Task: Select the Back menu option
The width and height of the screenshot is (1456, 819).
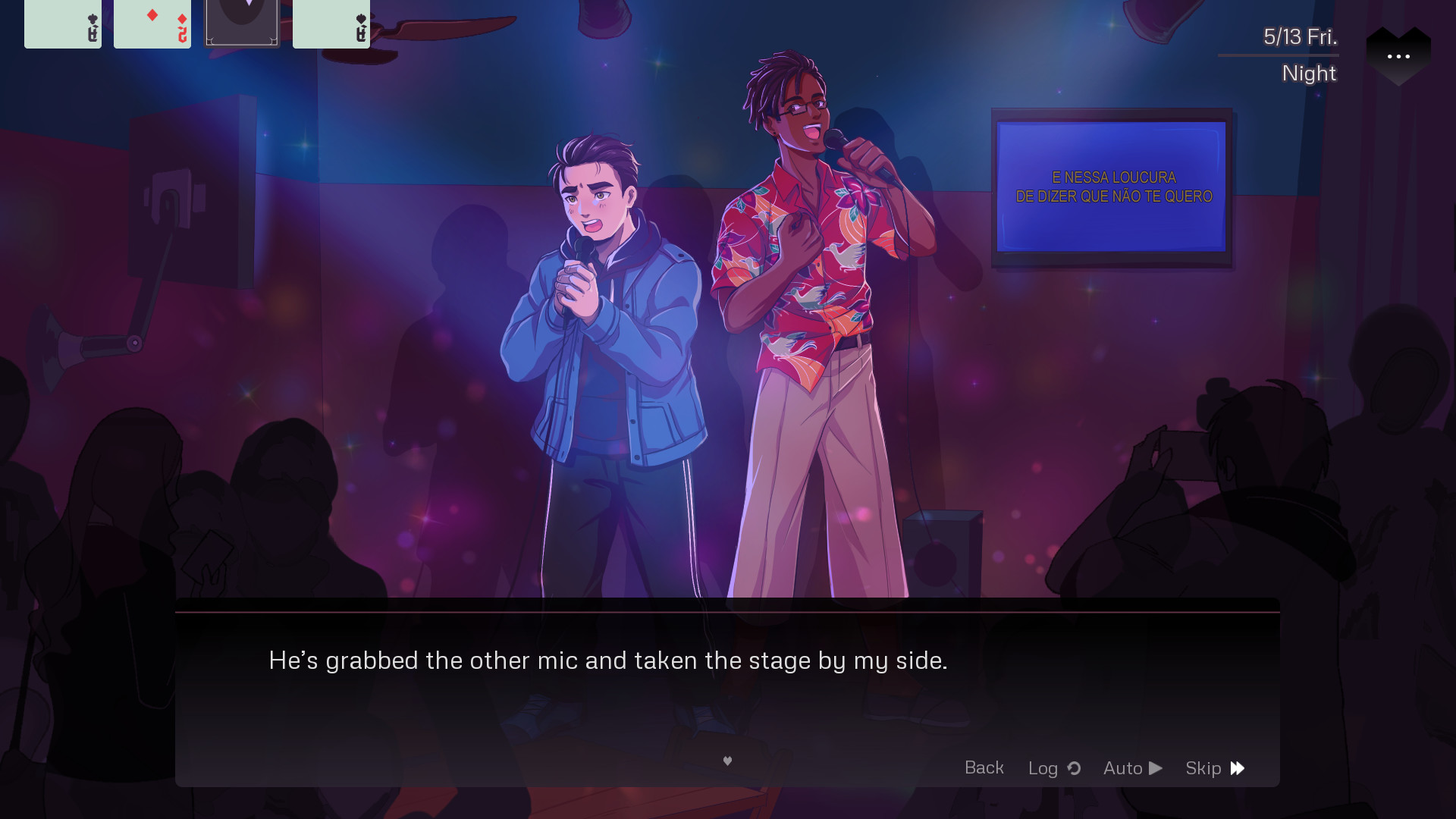Action: point(984,767)
